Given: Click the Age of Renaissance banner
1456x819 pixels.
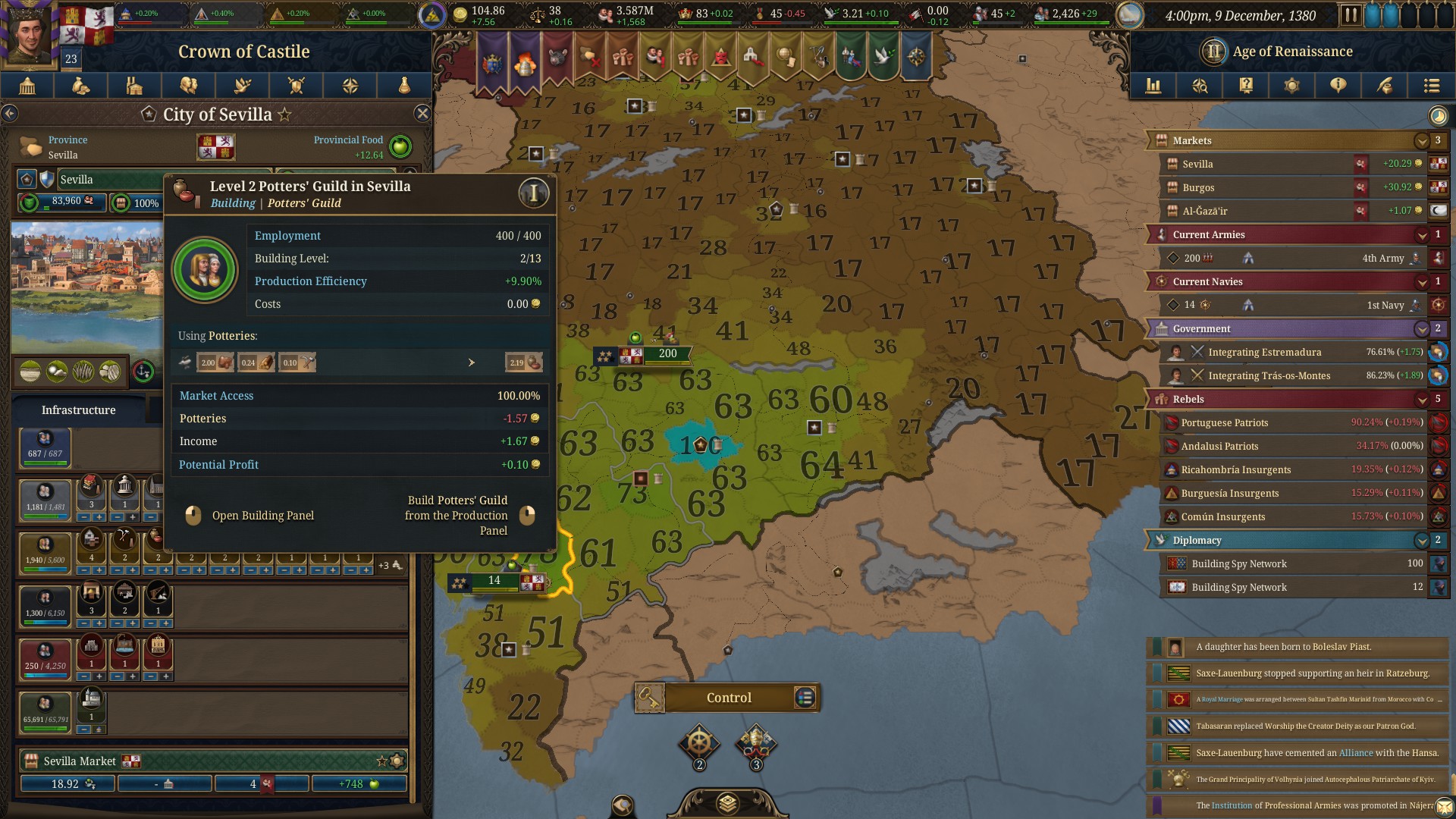Looking at the screenshot, I should coord(1291,52).
